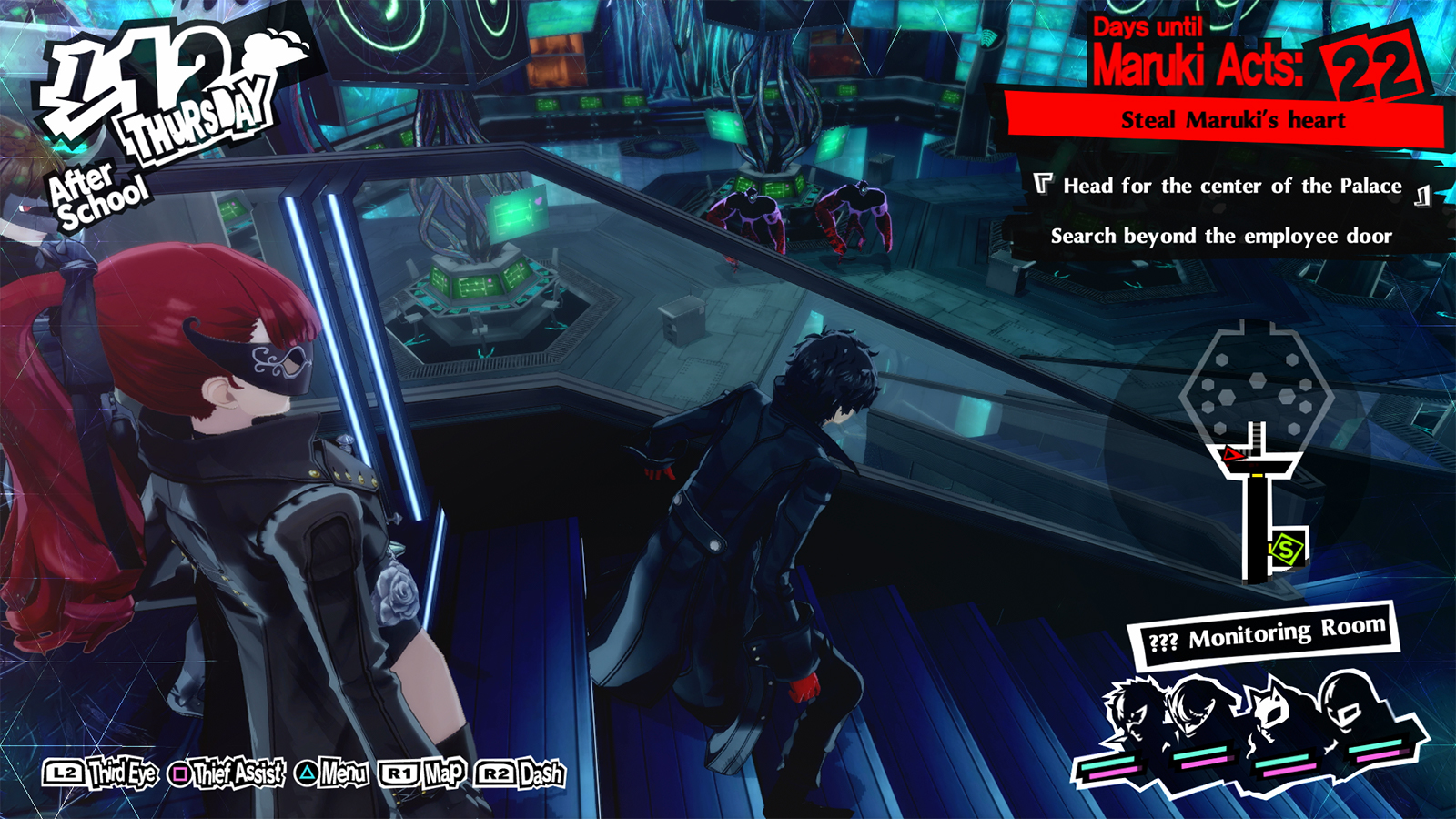This screenshot has height=819, width=1456.
Task: Expand the mission objective panel
Action: click(x=1227, y=209)
